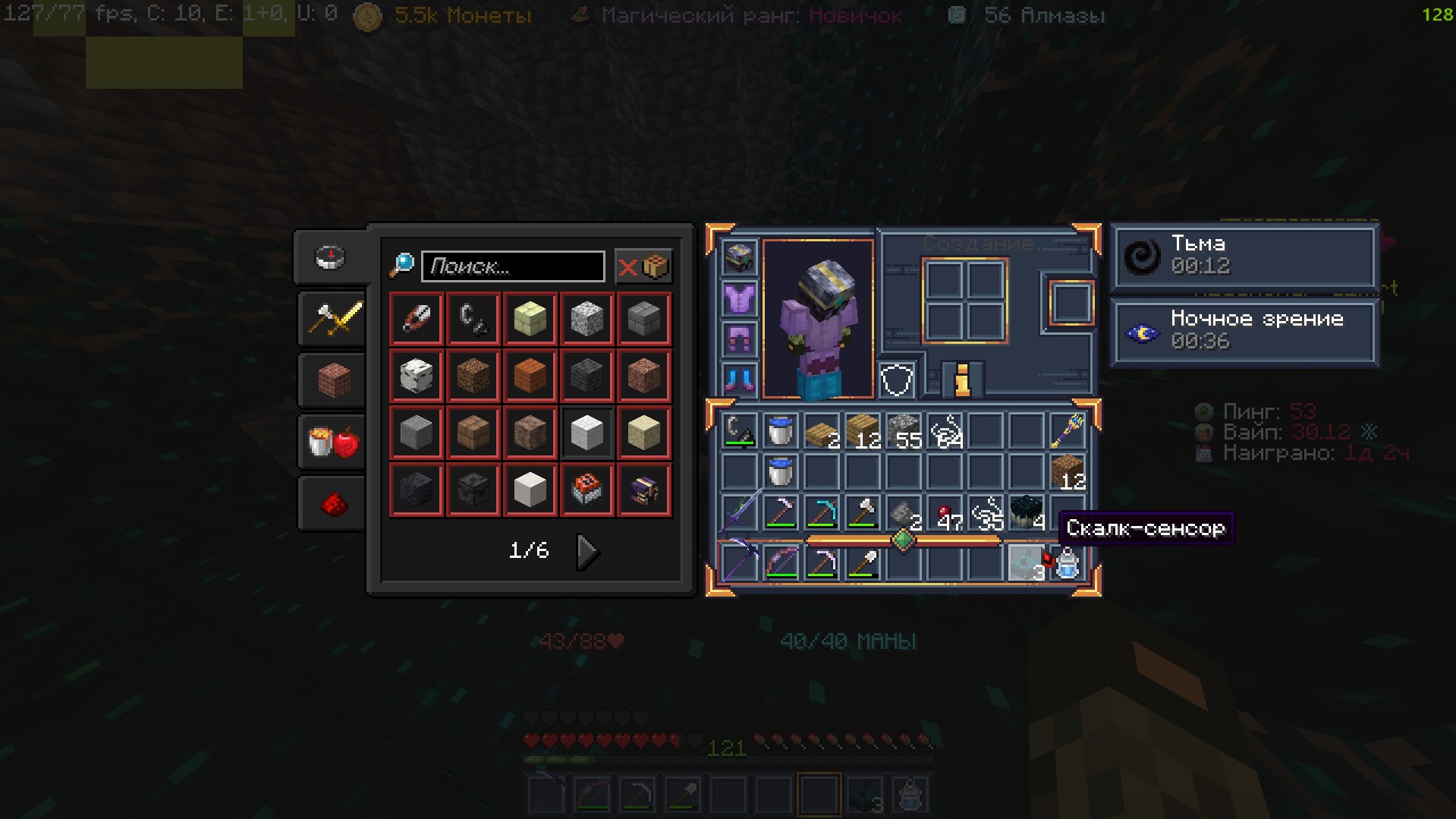Screen dimensions: 1456x819
Task: Open the building blocks recipe tab
Action: 332,380
